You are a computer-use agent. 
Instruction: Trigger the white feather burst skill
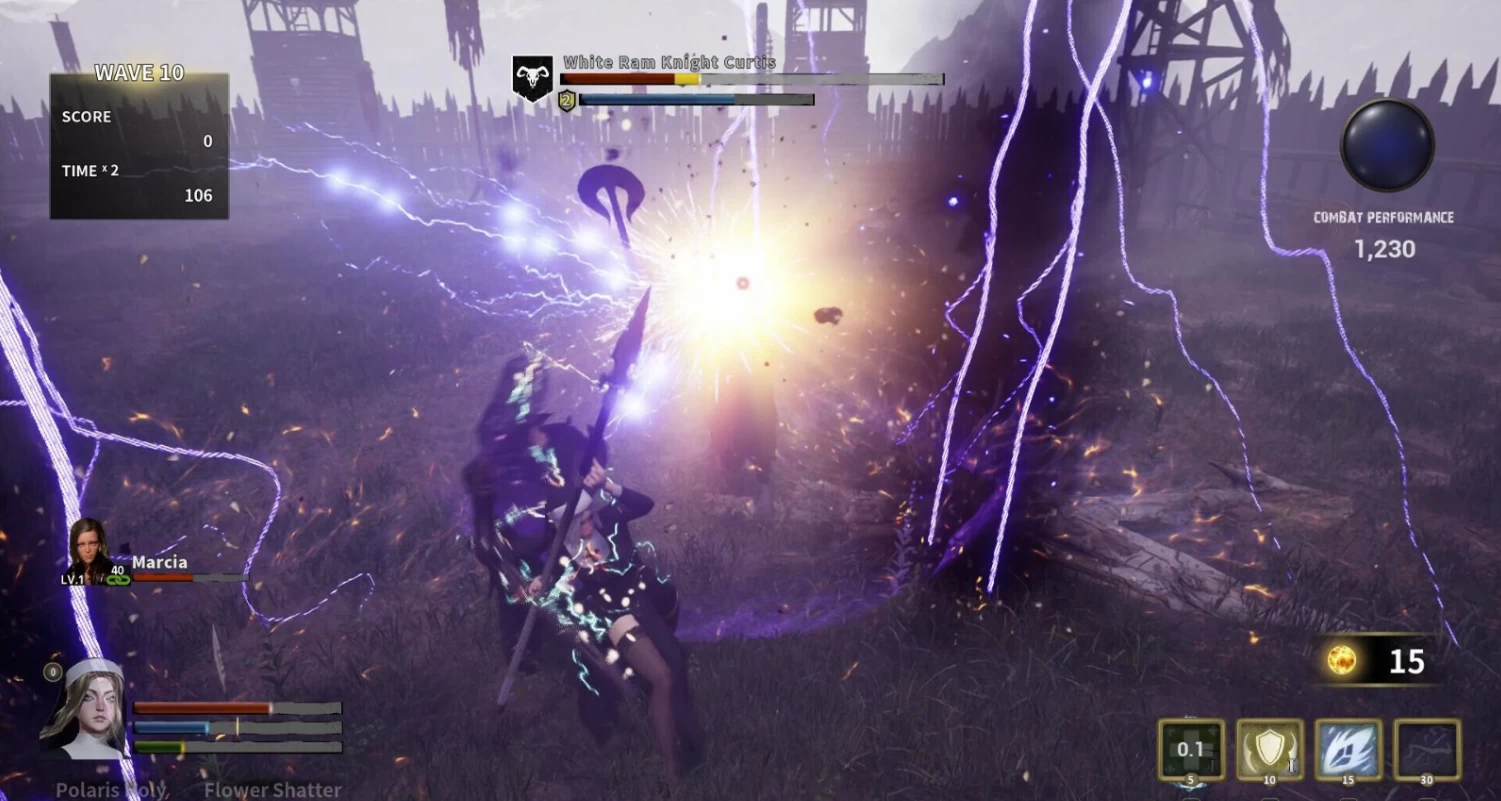(x=1348, y=749)
